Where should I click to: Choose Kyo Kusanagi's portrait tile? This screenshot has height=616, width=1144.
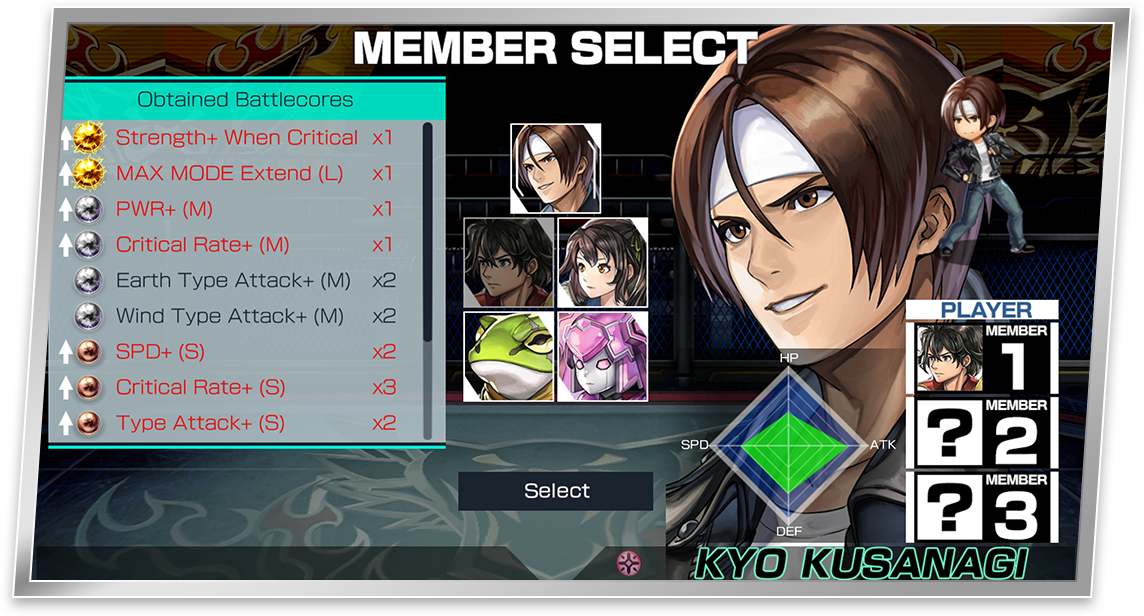(x=555, y=168)
